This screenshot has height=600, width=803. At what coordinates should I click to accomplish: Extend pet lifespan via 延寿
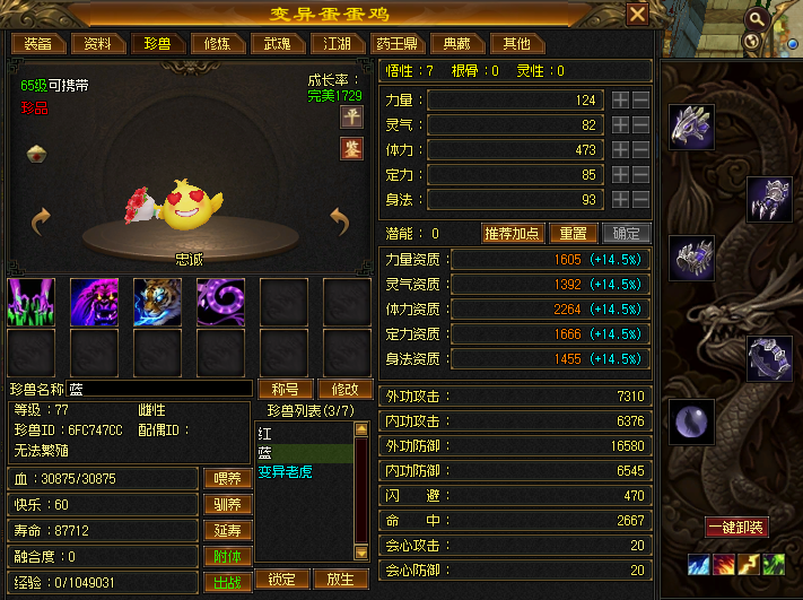point(228,531)
